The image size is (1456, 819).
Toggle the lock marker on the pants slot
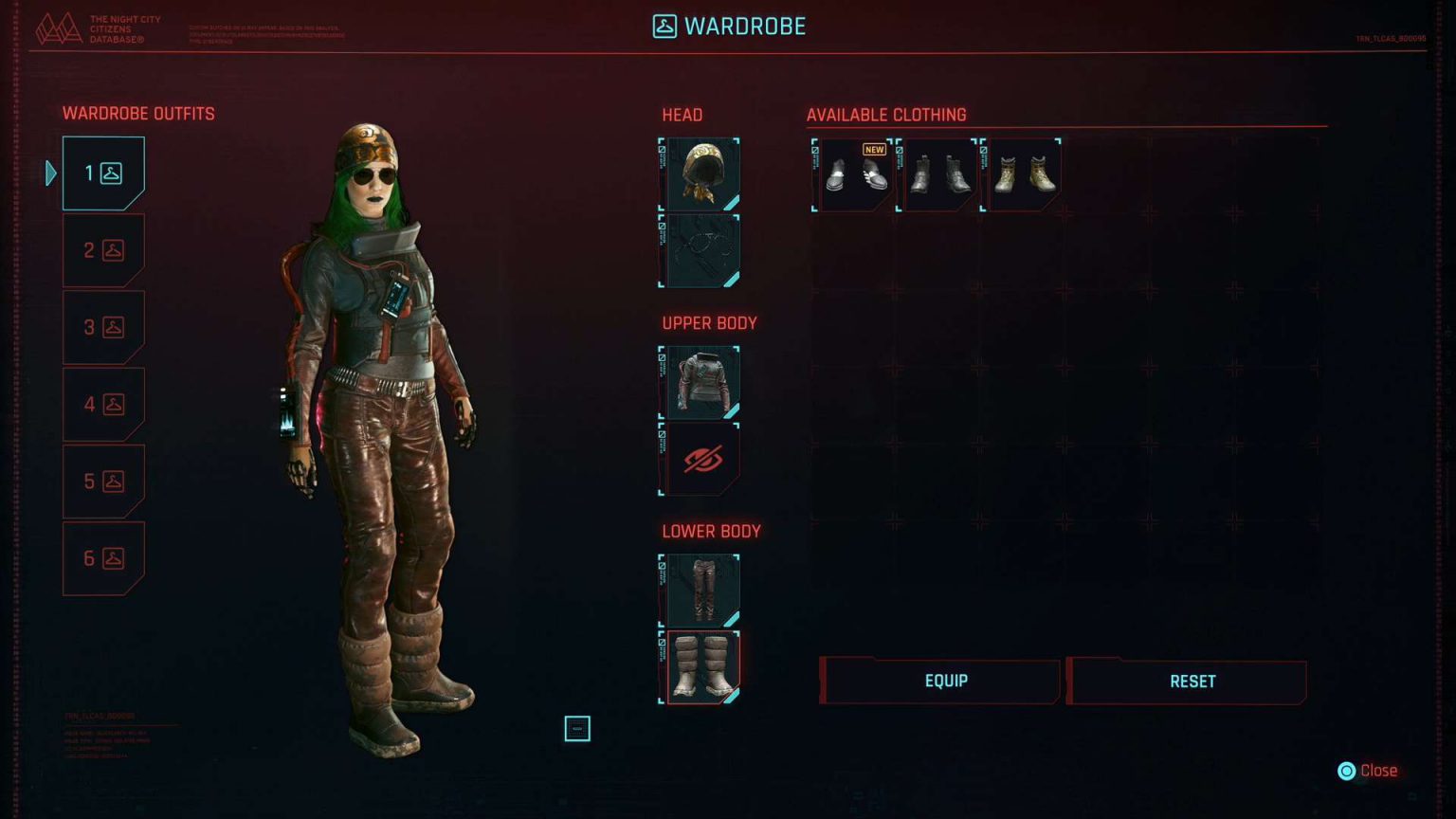point(664,565)
